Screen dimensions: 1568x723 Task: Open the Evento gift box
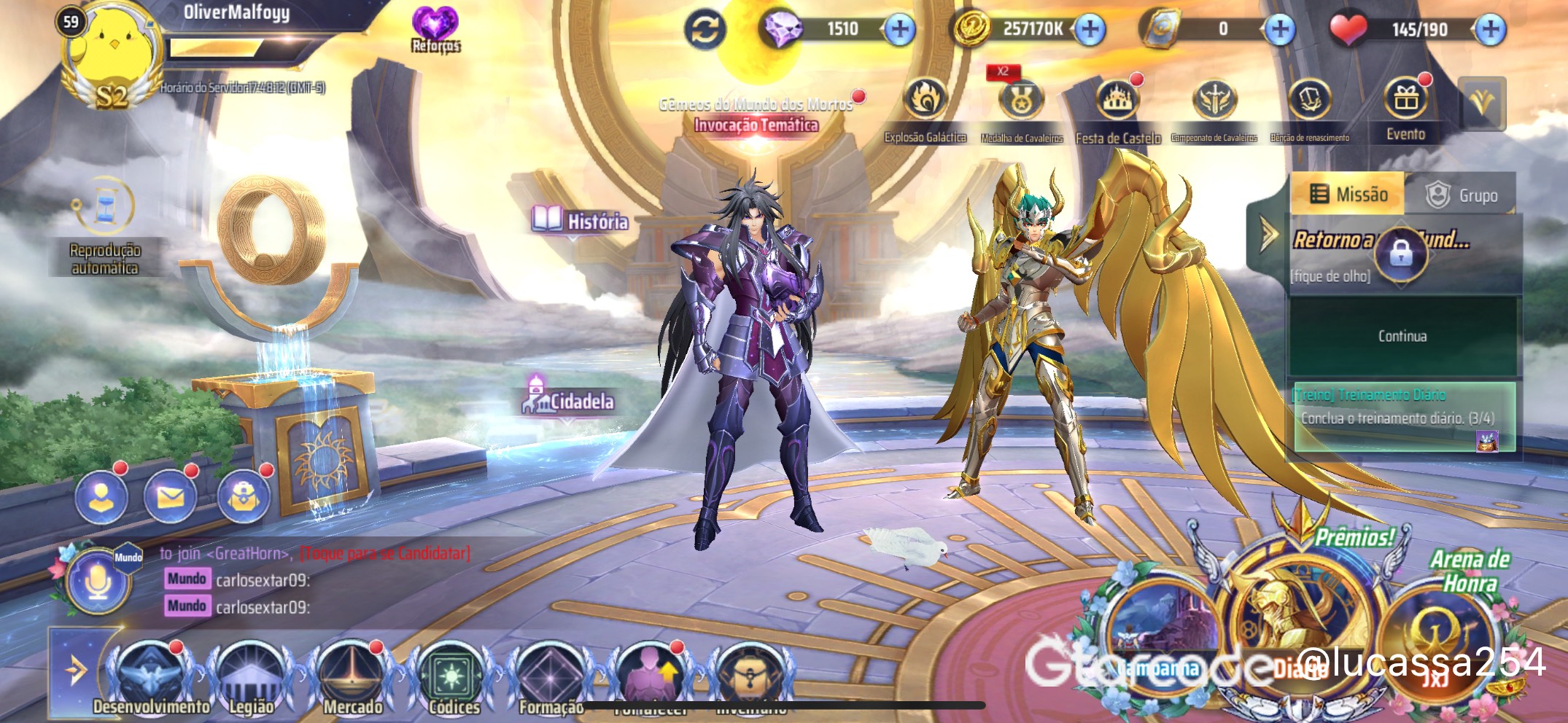(x=1405, y=103)
